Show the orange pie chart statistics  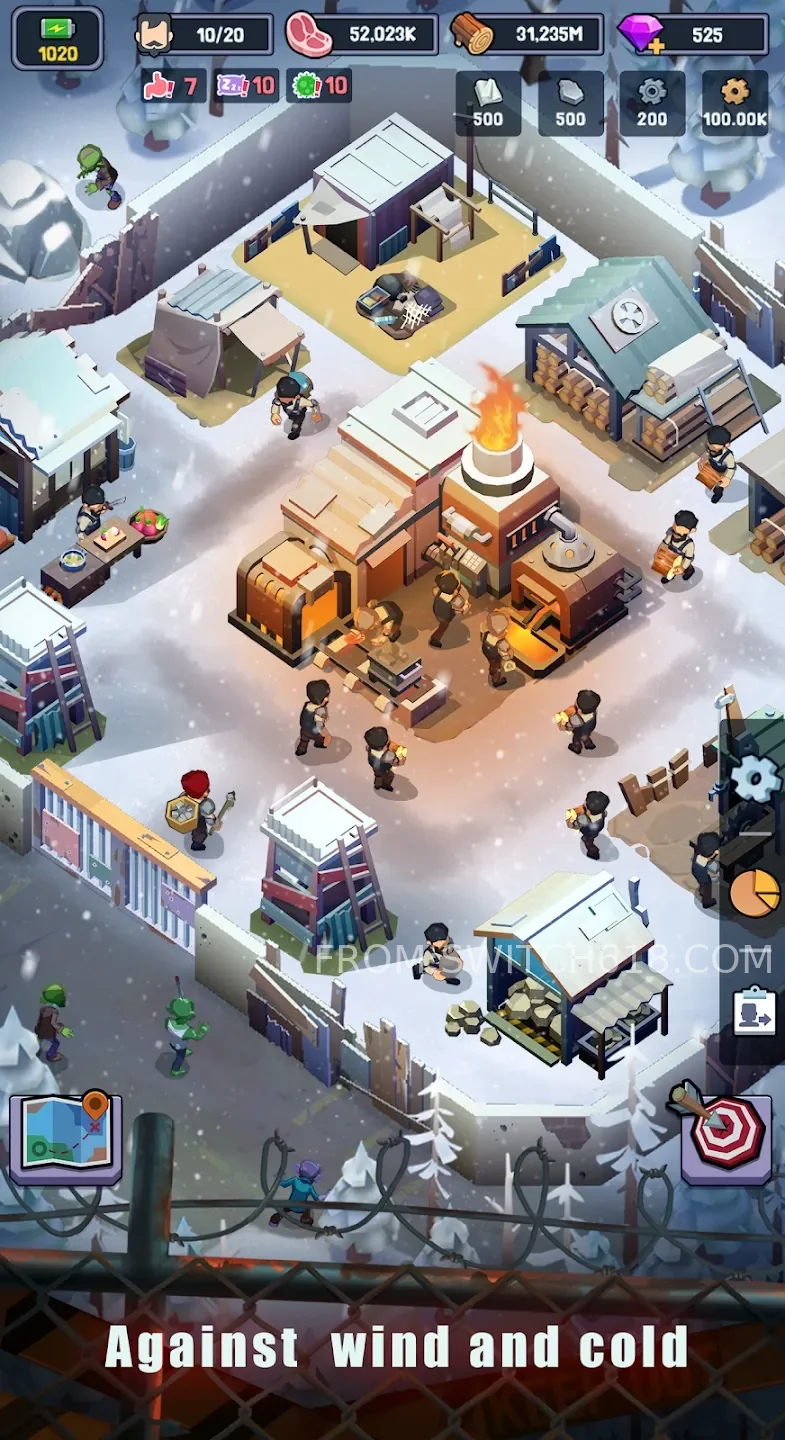pos(754,893)
